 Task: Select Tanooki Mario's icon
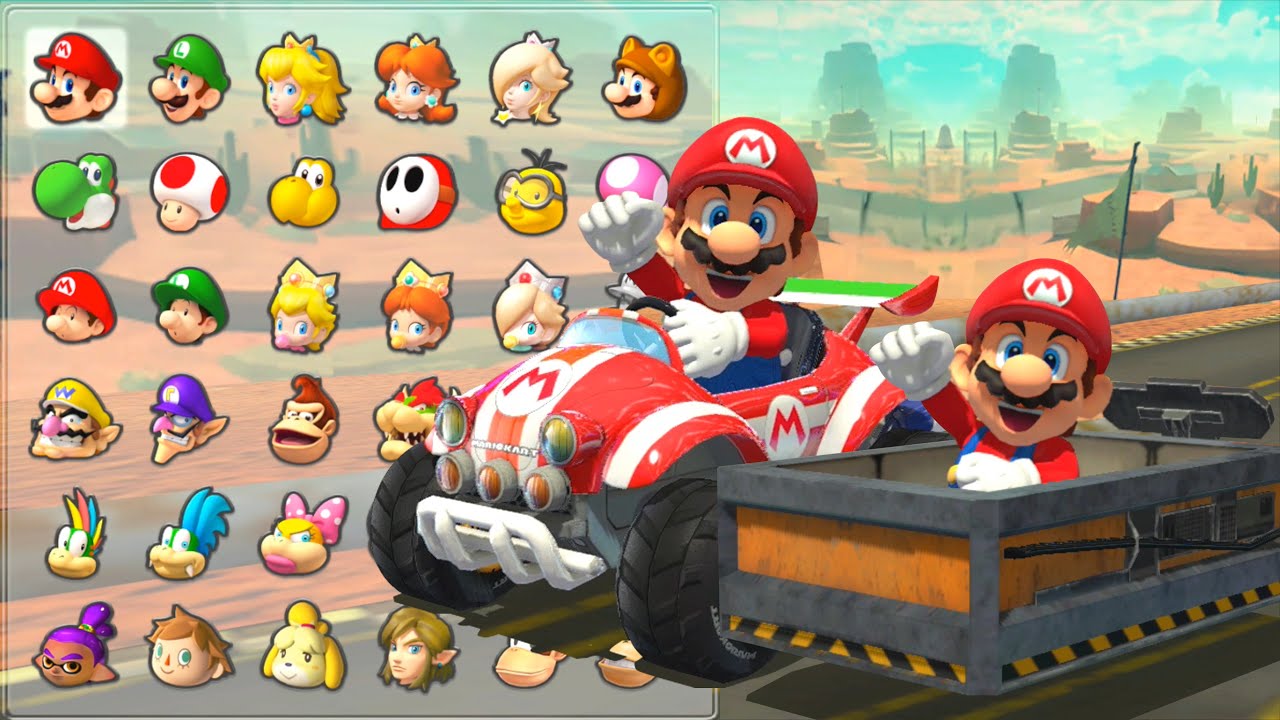(x=644, y=79)
